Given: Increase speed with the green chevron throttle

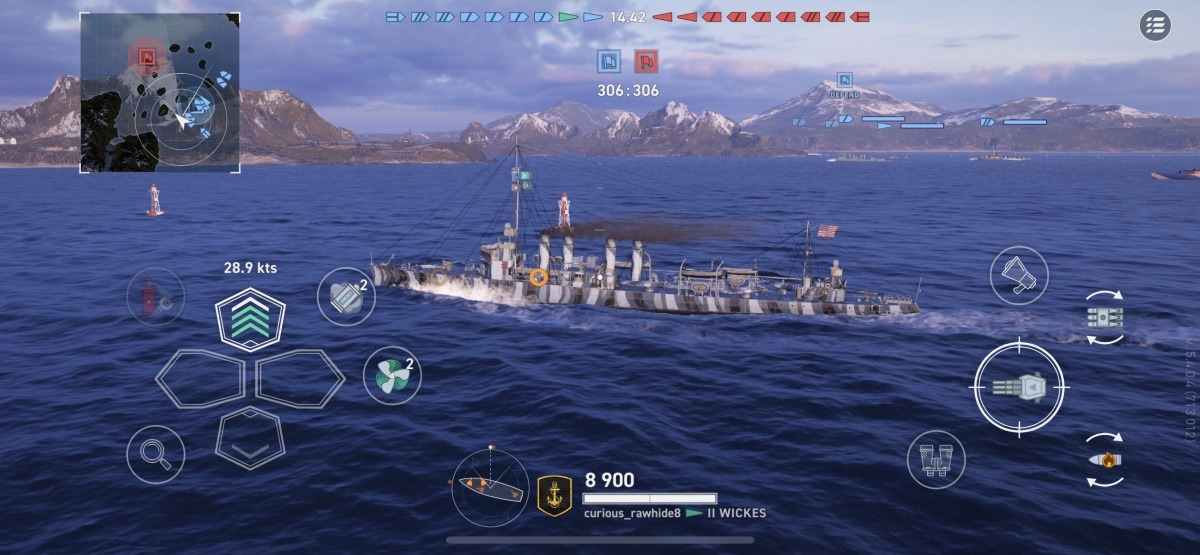Looking at the screenshot, I should tap(251, 318).
